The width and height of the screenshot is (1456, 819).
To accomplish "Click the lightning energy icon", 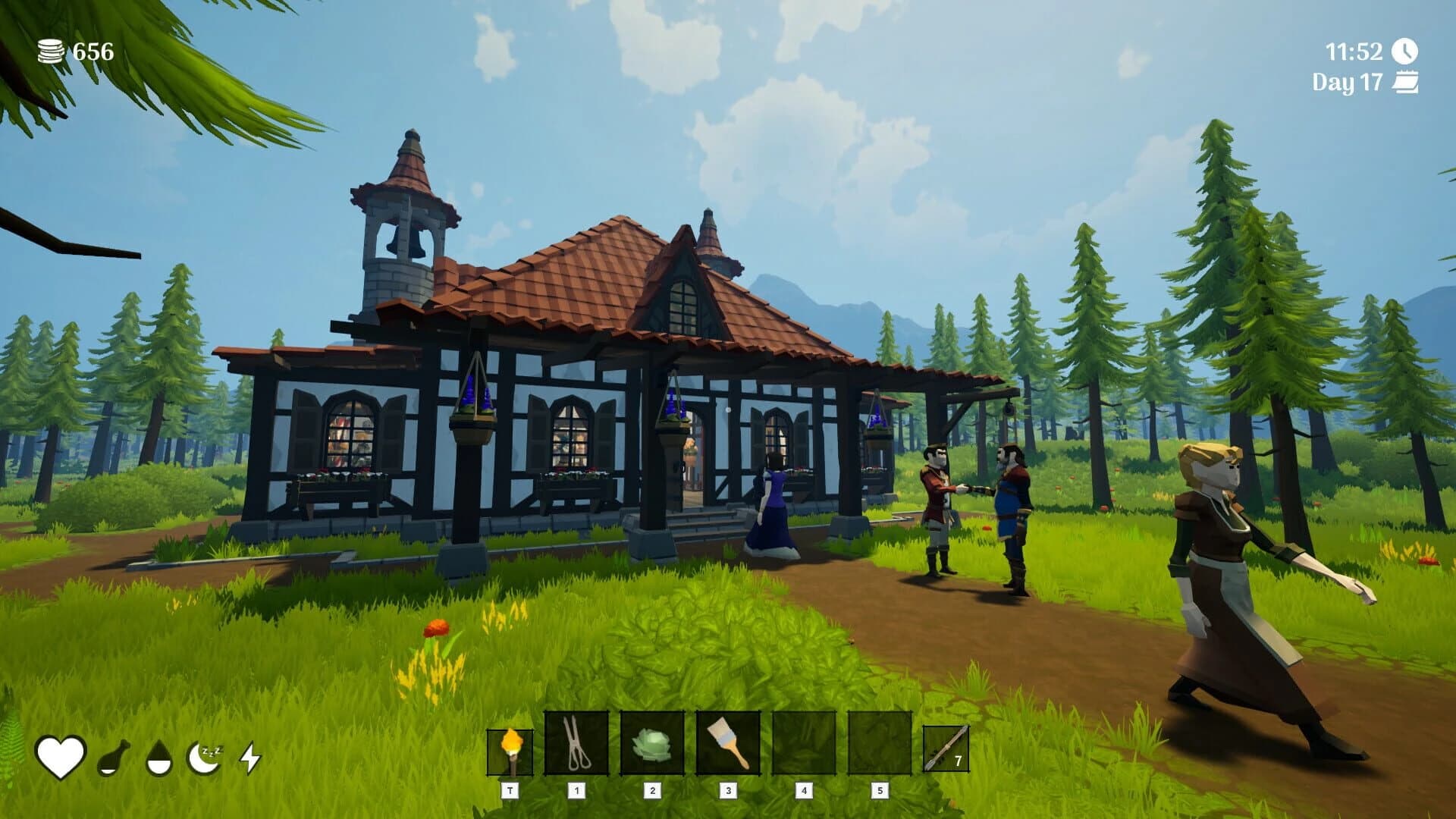I will (253, 758).
